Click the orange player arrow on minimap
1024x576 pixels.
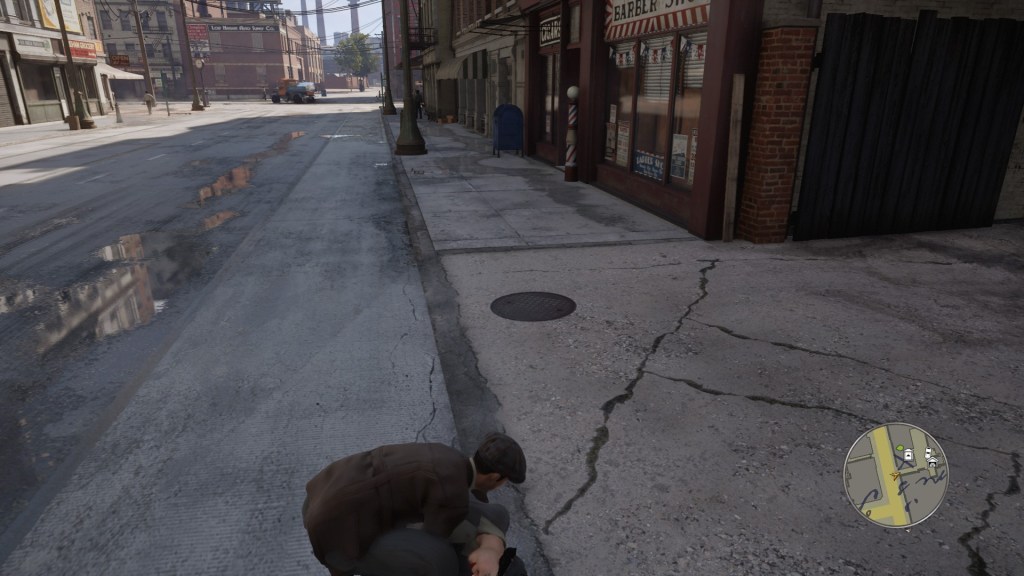[x=895, y=476]
